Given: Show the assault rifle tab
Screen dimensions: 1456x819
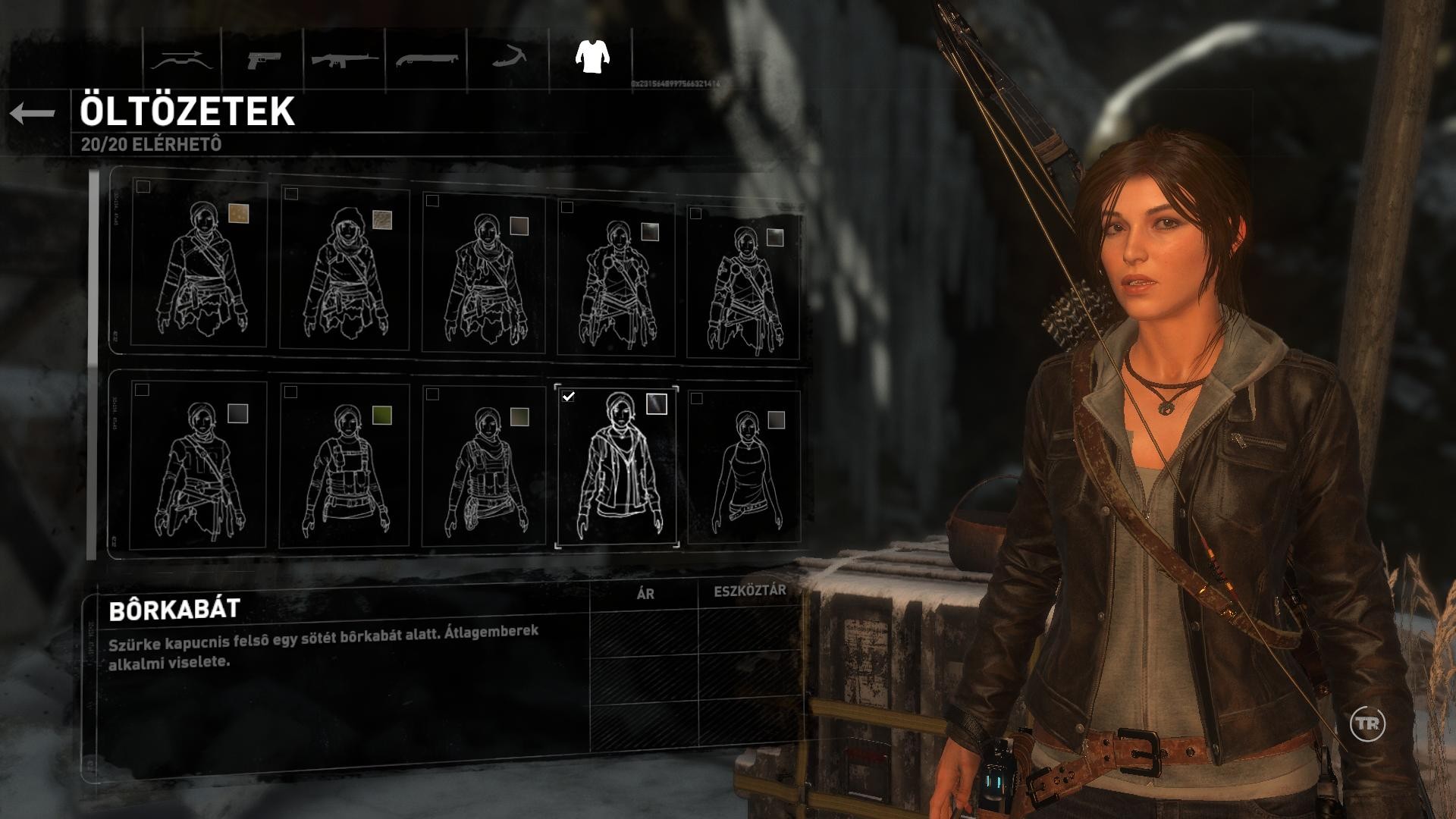Looking at the screenshot, I should (x=344, y=59).
